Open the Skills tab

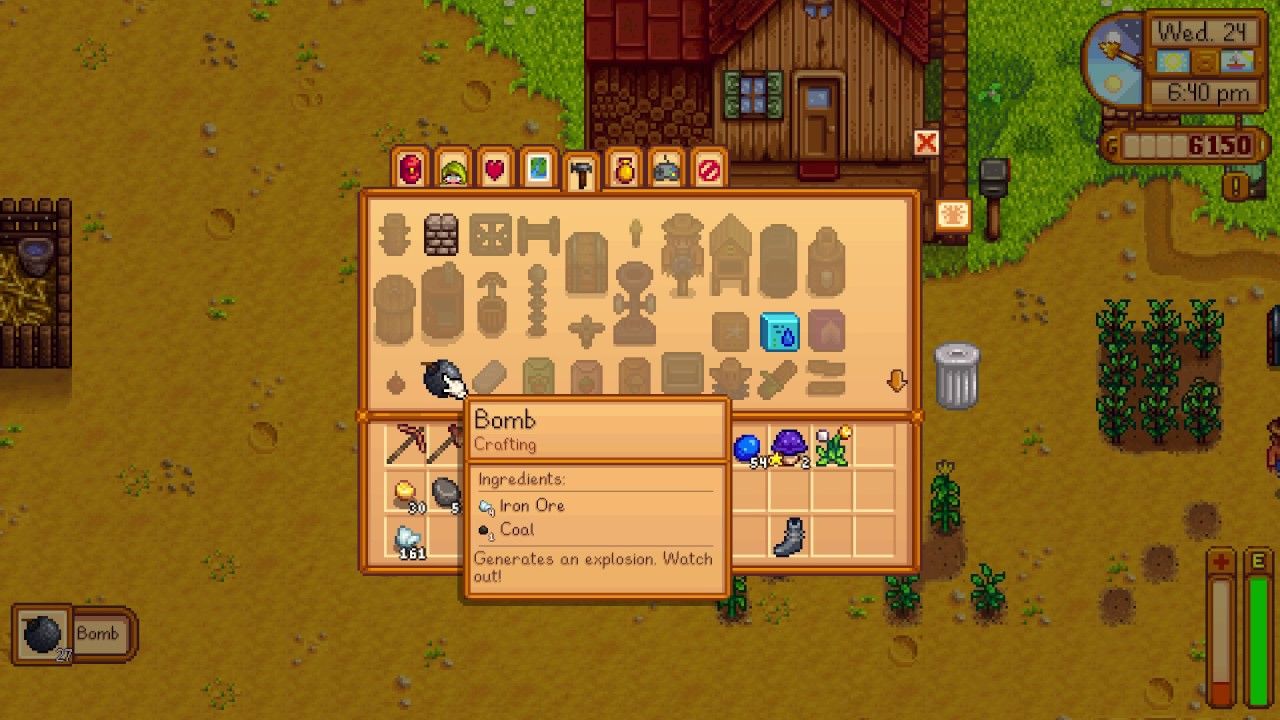click(454, 169)
